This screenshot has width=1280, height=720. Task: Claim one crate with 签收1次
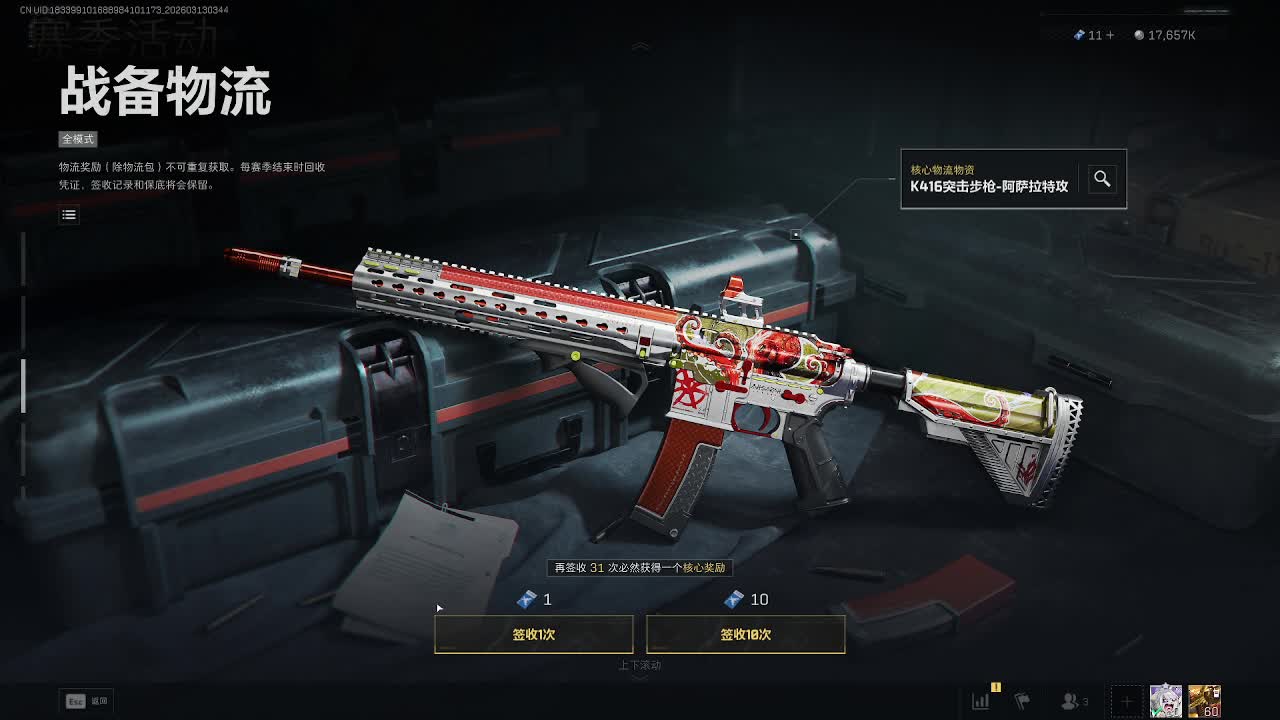(533, 634)
